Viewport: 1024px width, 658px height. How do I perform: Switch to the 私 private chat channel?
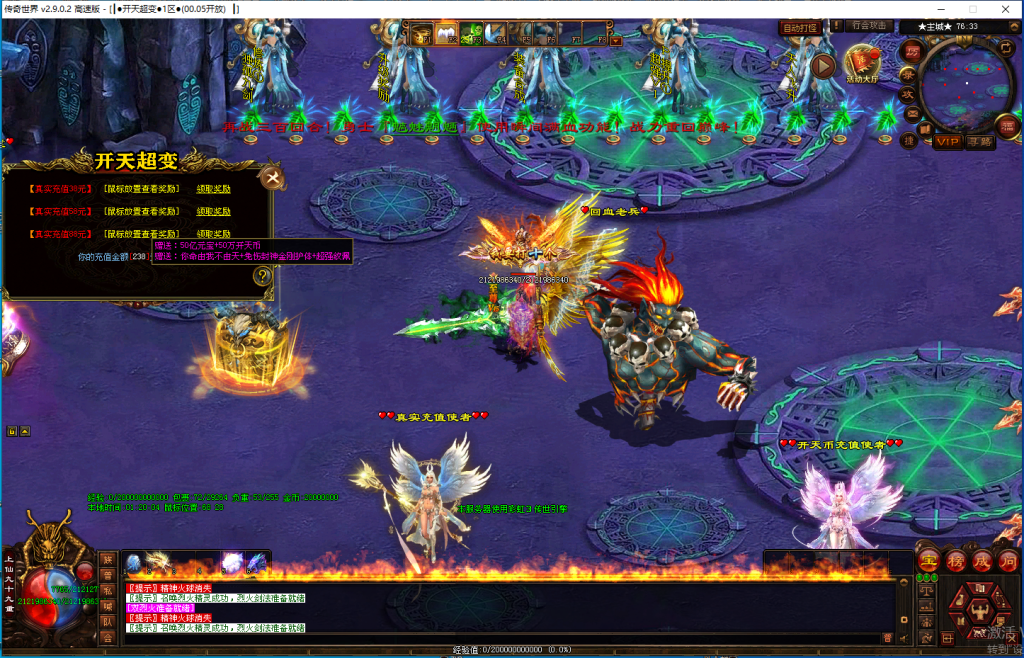107,591
